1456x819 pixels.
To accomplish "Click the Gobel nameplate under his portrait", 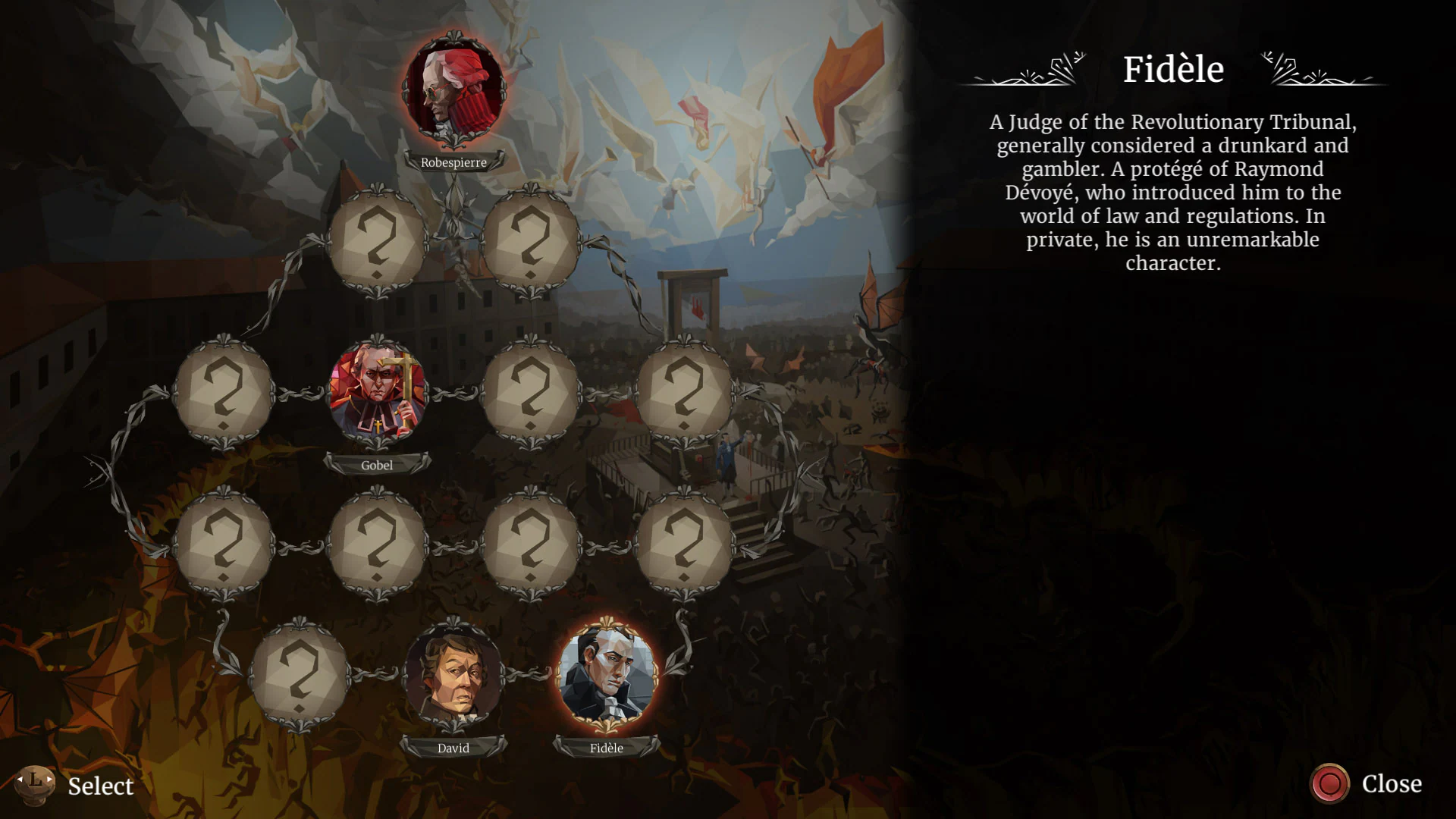I will point(377,465).
